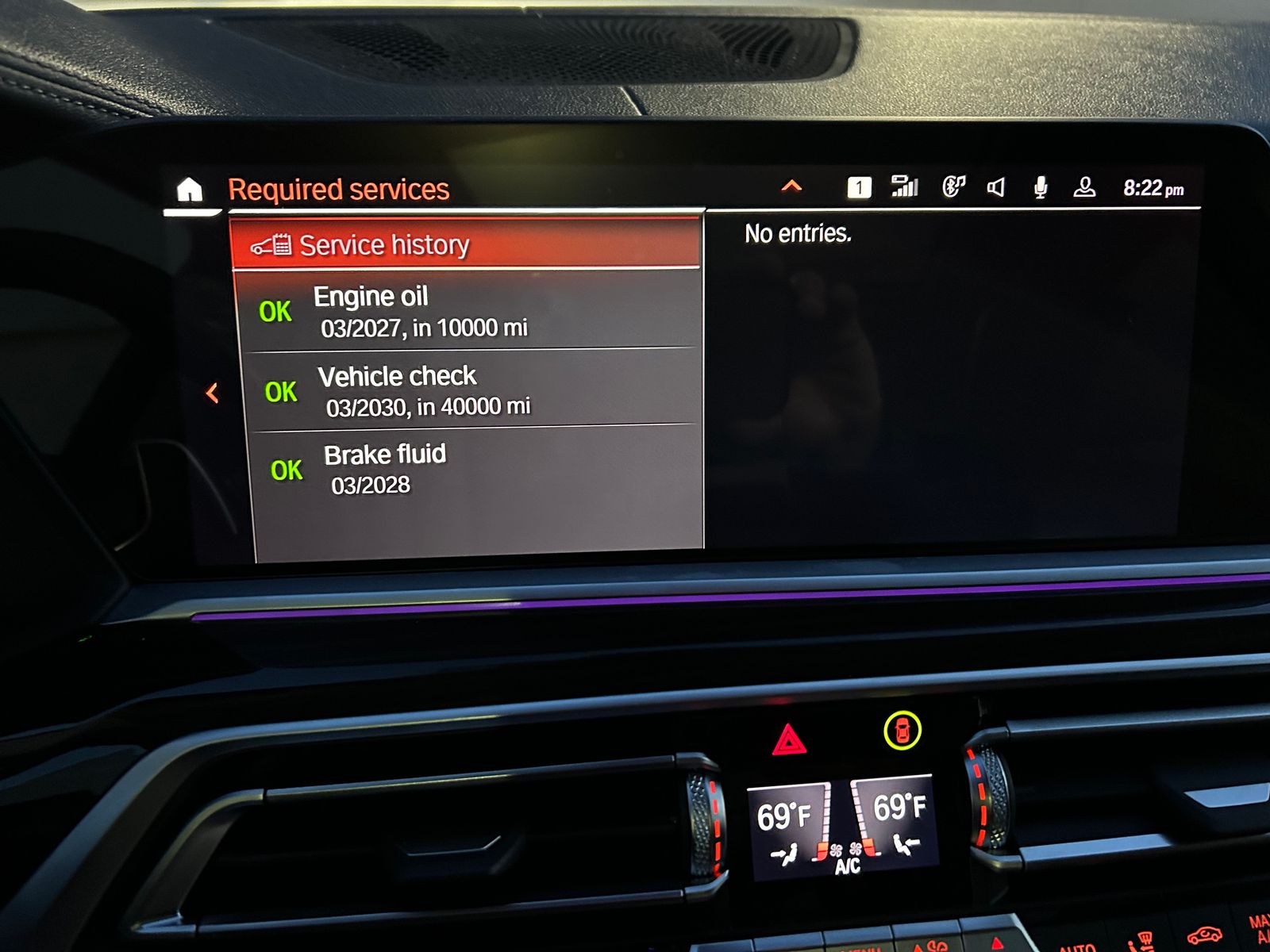The height and width of the screenshot is (952, 1270).
Task: Toggle the left seat airflow mode
Action: (784, 854)
